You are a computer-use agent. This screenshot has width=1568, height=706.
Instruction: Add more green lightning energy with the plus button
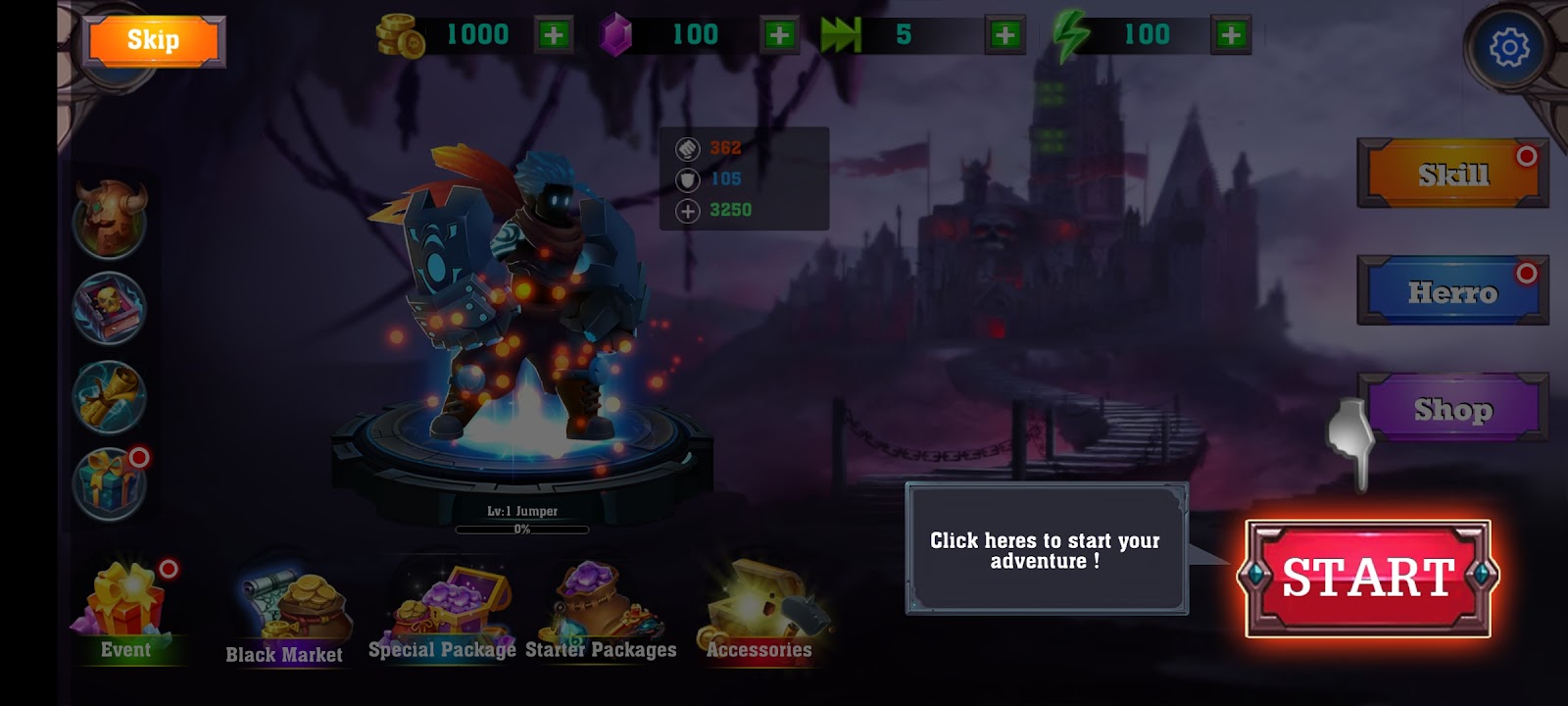click(1231, 35)
